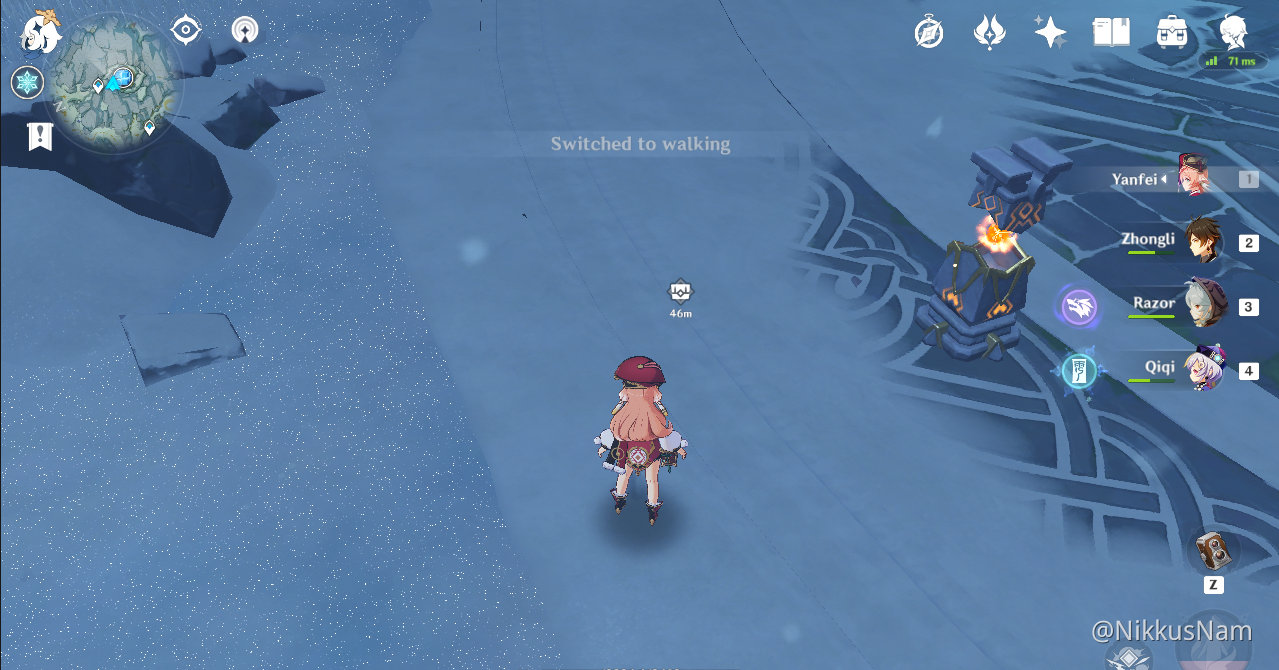1279x670 pixels.
Task: Use the camera gadget icon
Action: 1214,551
